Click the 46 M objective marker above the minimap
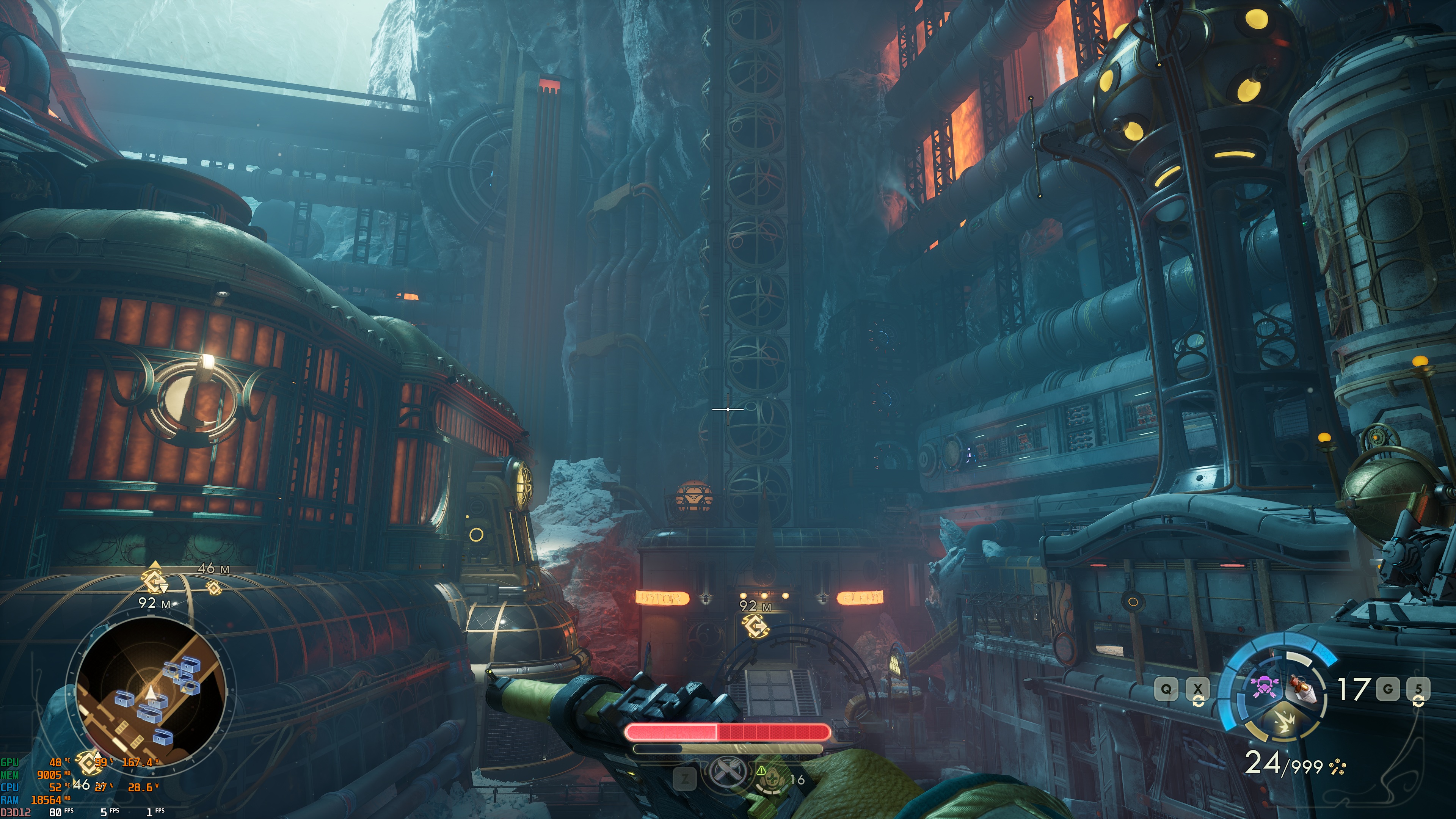Image resolution: width=1456 pixels, height=819 pixels. [x=213, y=588]
